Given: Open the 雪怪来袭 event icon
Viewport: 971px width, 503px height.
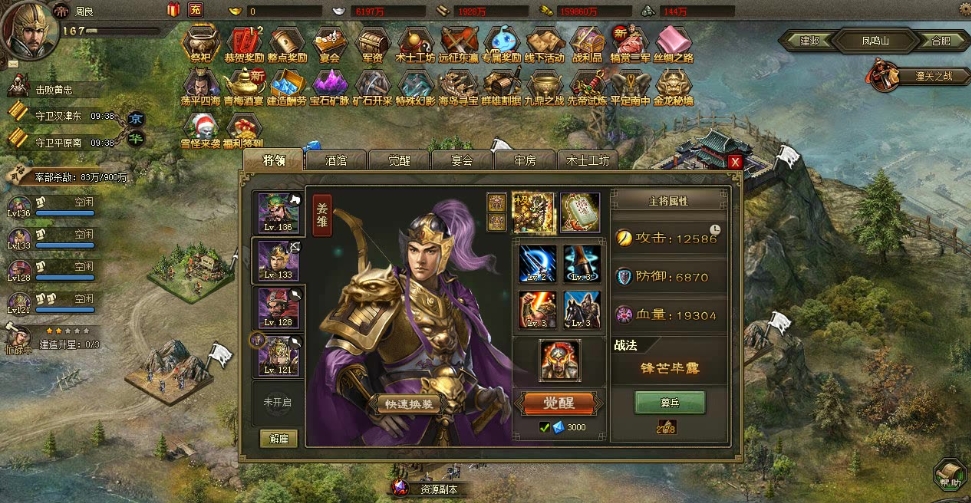Looking at the screenshot, I should (x=200, y=127).
